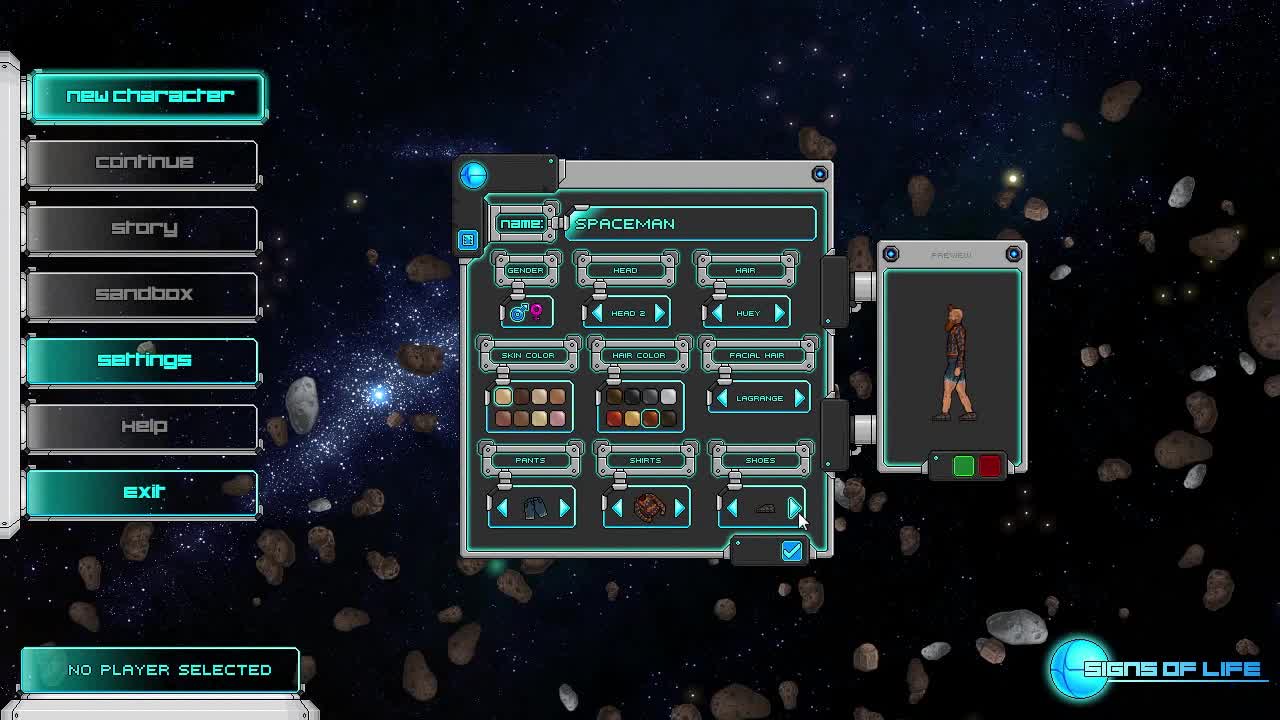The image size is (1280, 720).
Task: Select Sandbox from the left menu
Action: [x=143, y=293]
